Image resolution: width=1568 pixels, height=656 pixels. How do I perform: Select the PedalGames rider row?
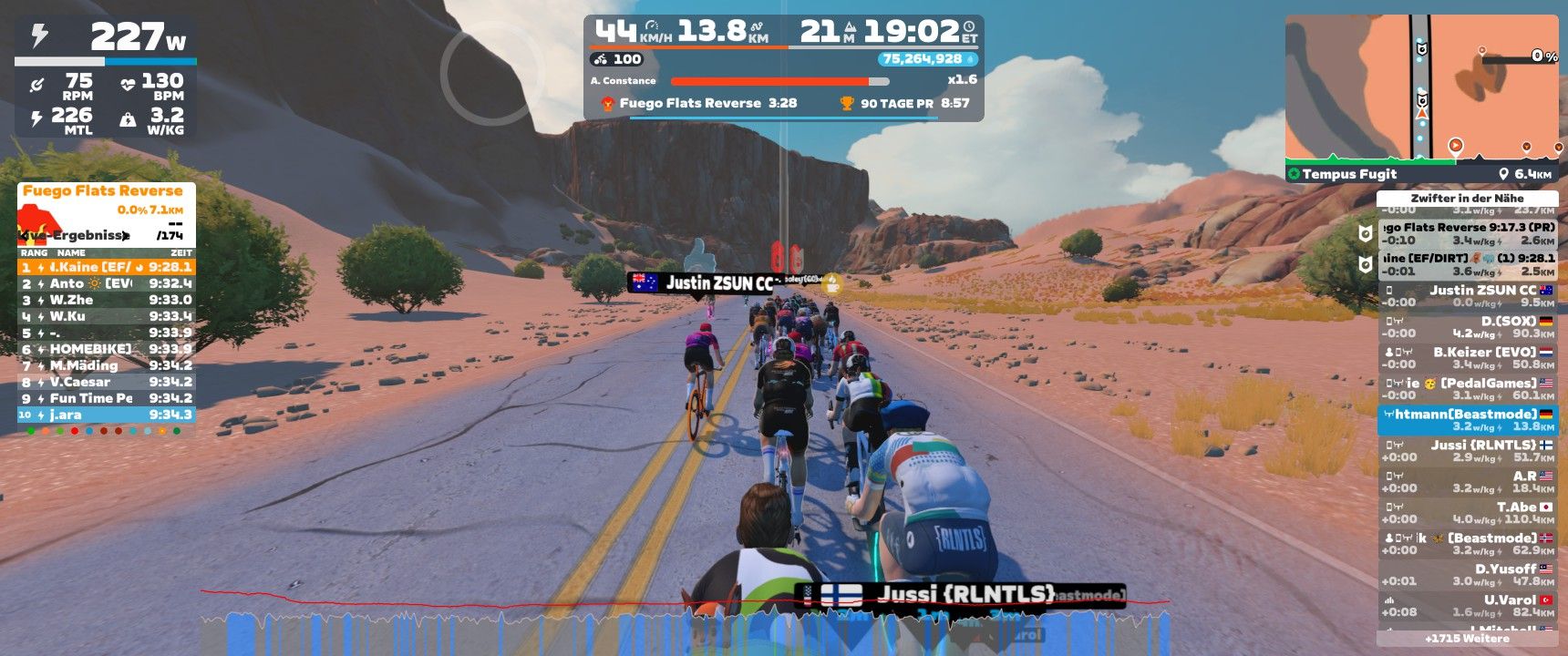pyautogui.click(x=1468, y=389)
